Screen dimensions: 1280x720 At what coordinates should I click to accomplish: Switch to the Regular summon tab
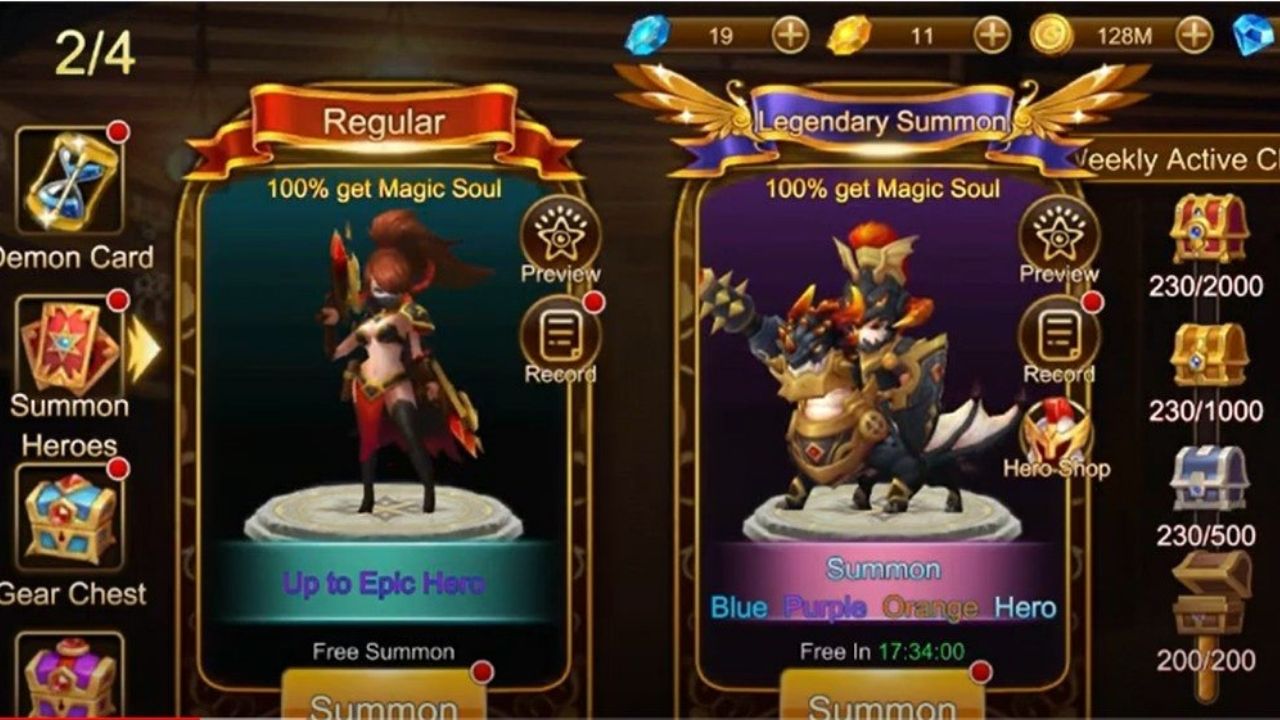click(383, 118)
